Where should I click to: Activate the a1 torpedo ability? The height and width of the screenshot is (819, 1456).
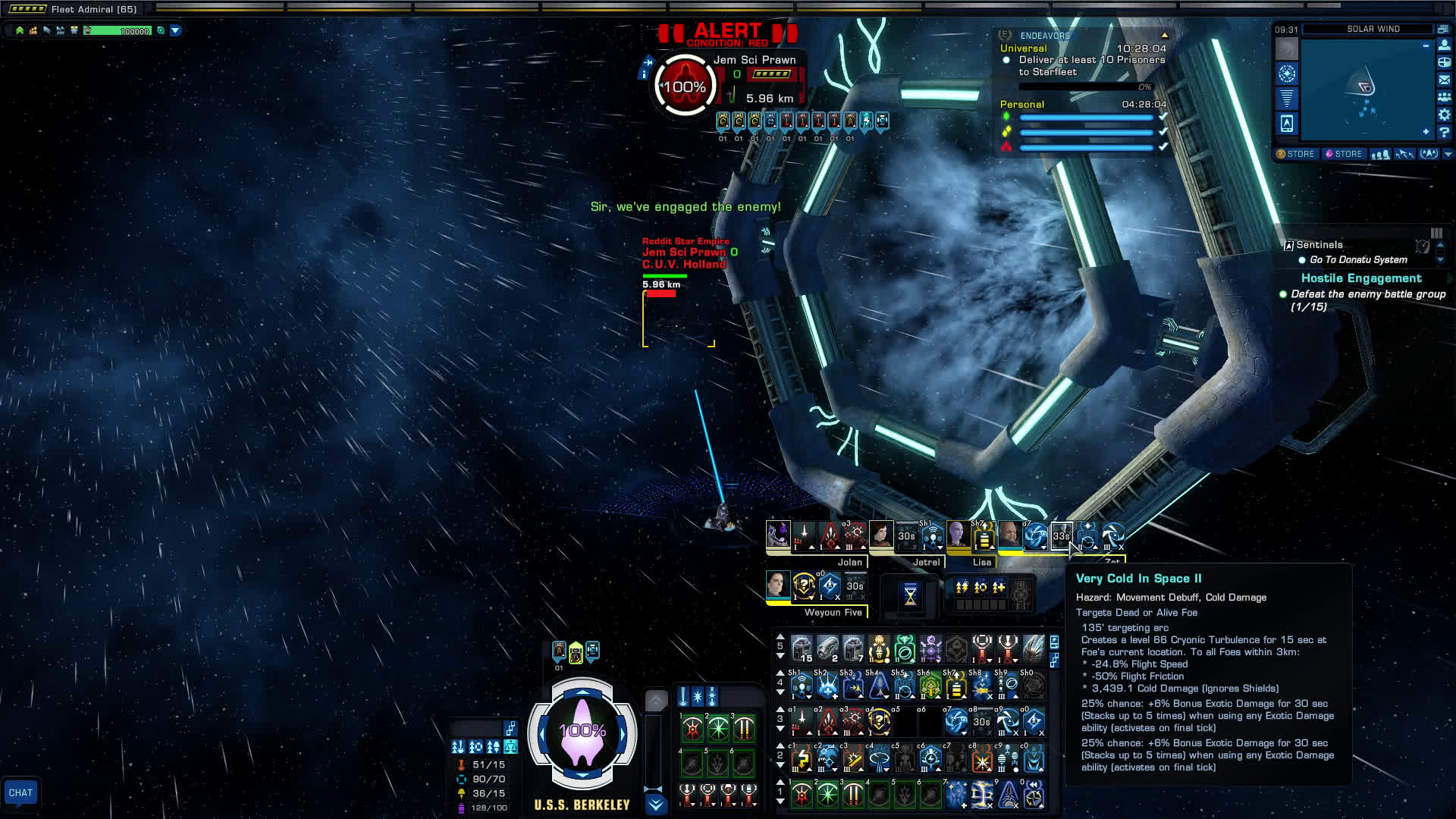(802, 722)
